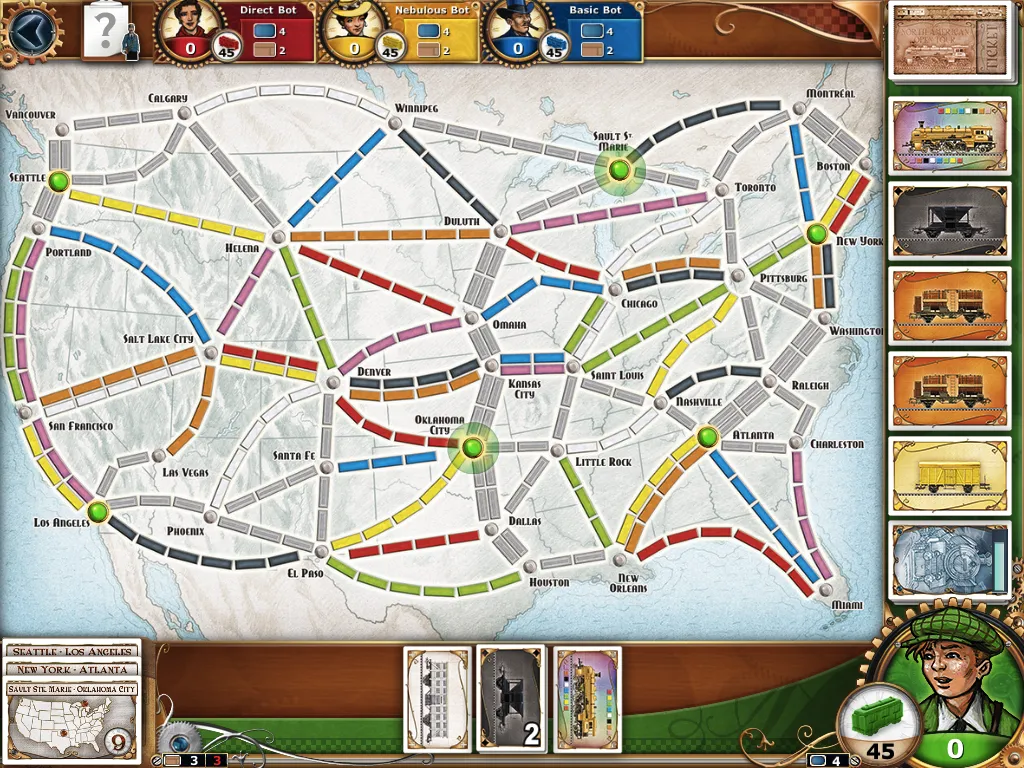Select the white train card in hand
The width and height of the screenshot is (1024, 768).
pyautogui.click(x=437, y=698)
